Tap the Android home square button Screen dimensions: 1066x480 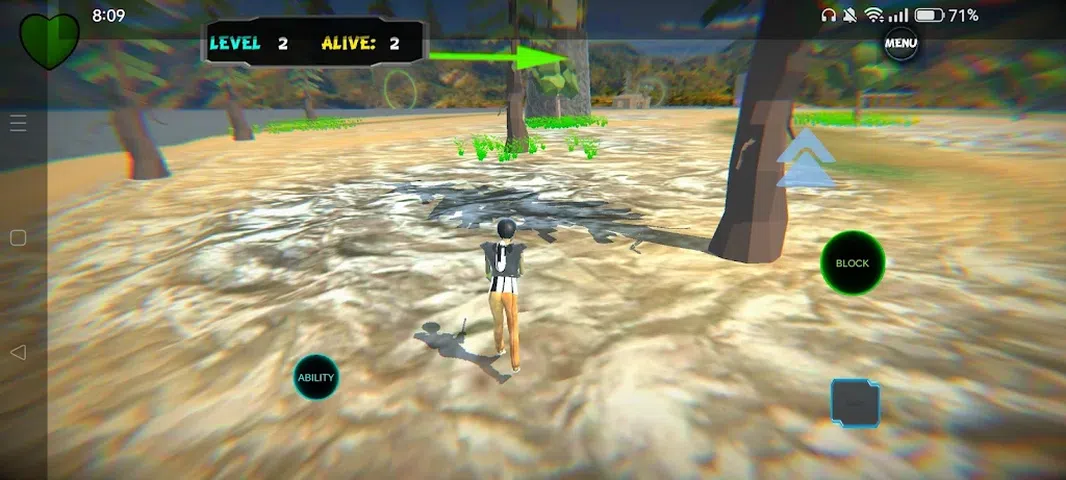coord(17,238)
